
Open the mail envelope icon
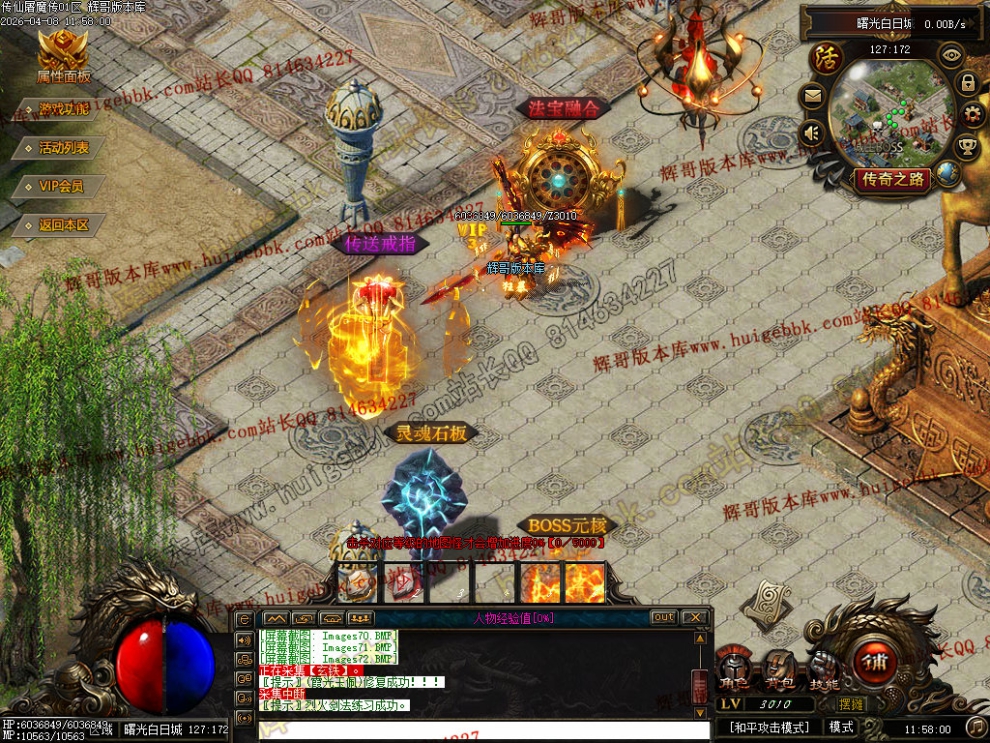tap(811, 97)
